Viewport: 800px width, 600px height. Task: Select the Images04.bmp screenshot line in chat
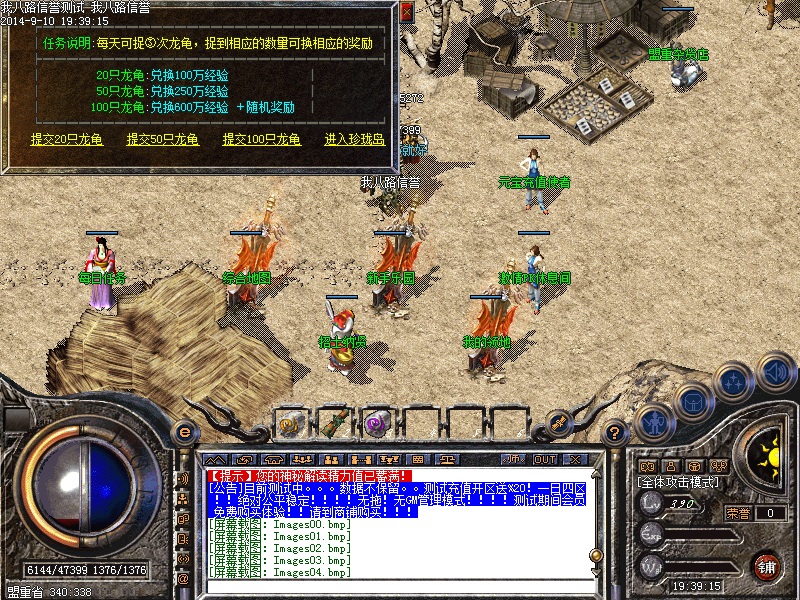click(x=280, y=572)
